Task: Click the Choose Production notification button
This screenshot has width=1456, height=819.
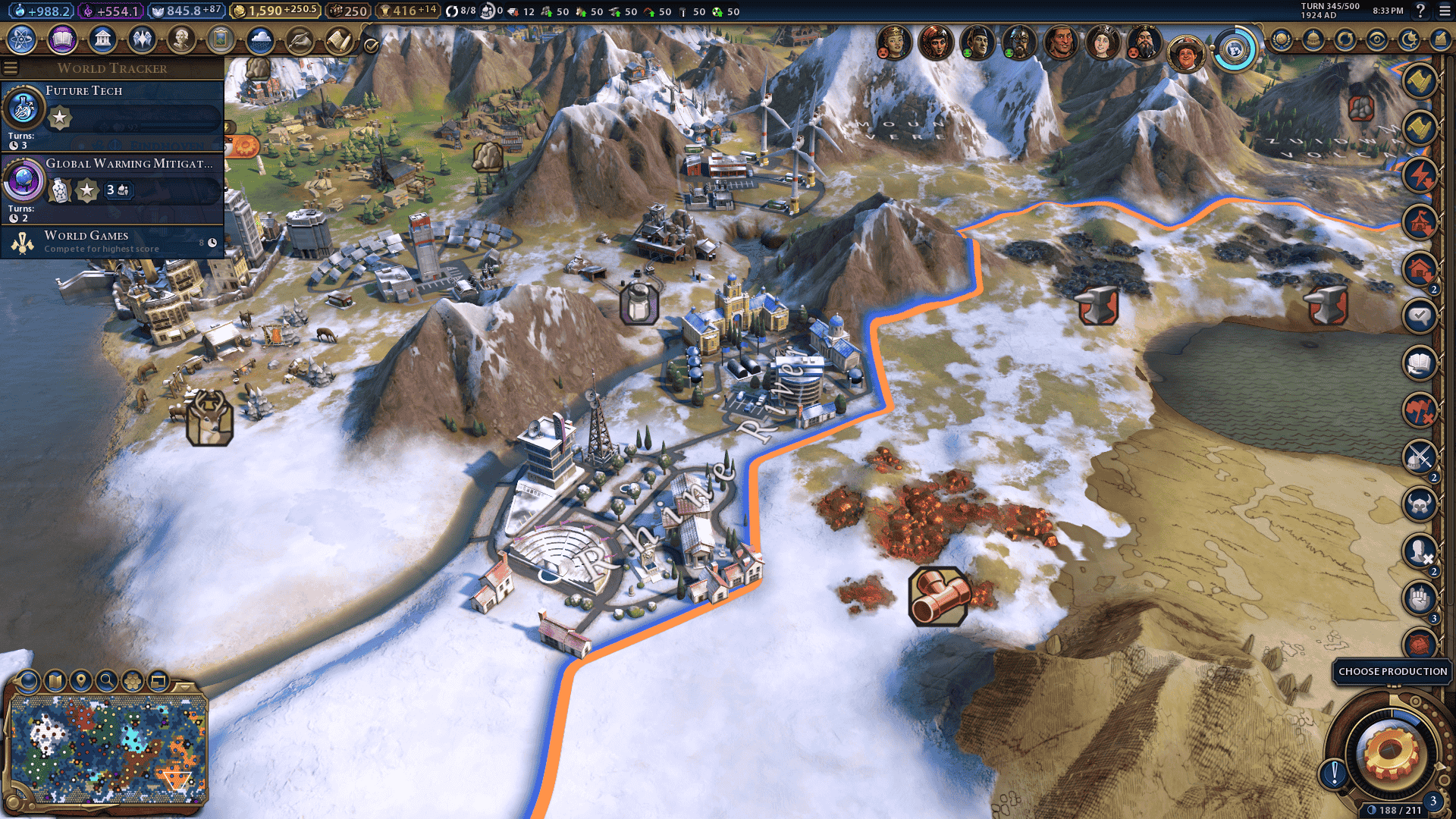Action: (1392, 672)
